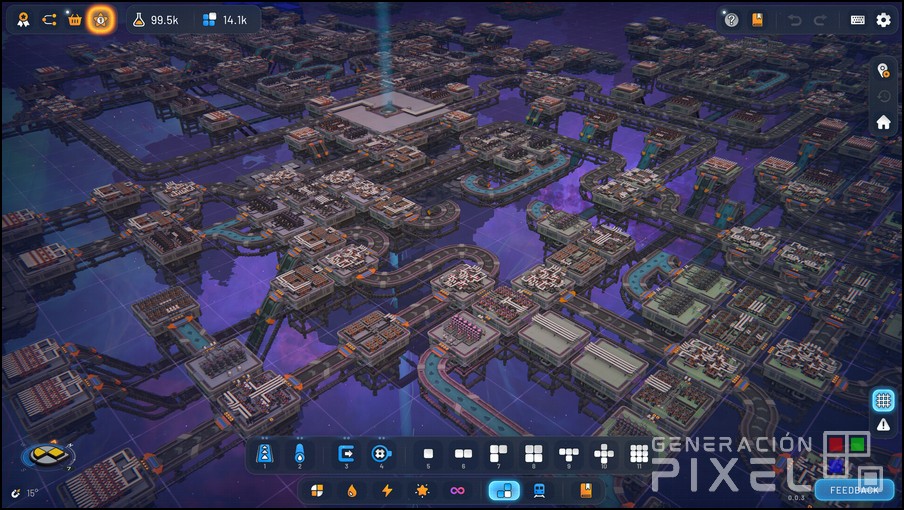Open the orange blueprint book in top bar
Viewport: 904px width, 510px height.
[x=758, y=20]
